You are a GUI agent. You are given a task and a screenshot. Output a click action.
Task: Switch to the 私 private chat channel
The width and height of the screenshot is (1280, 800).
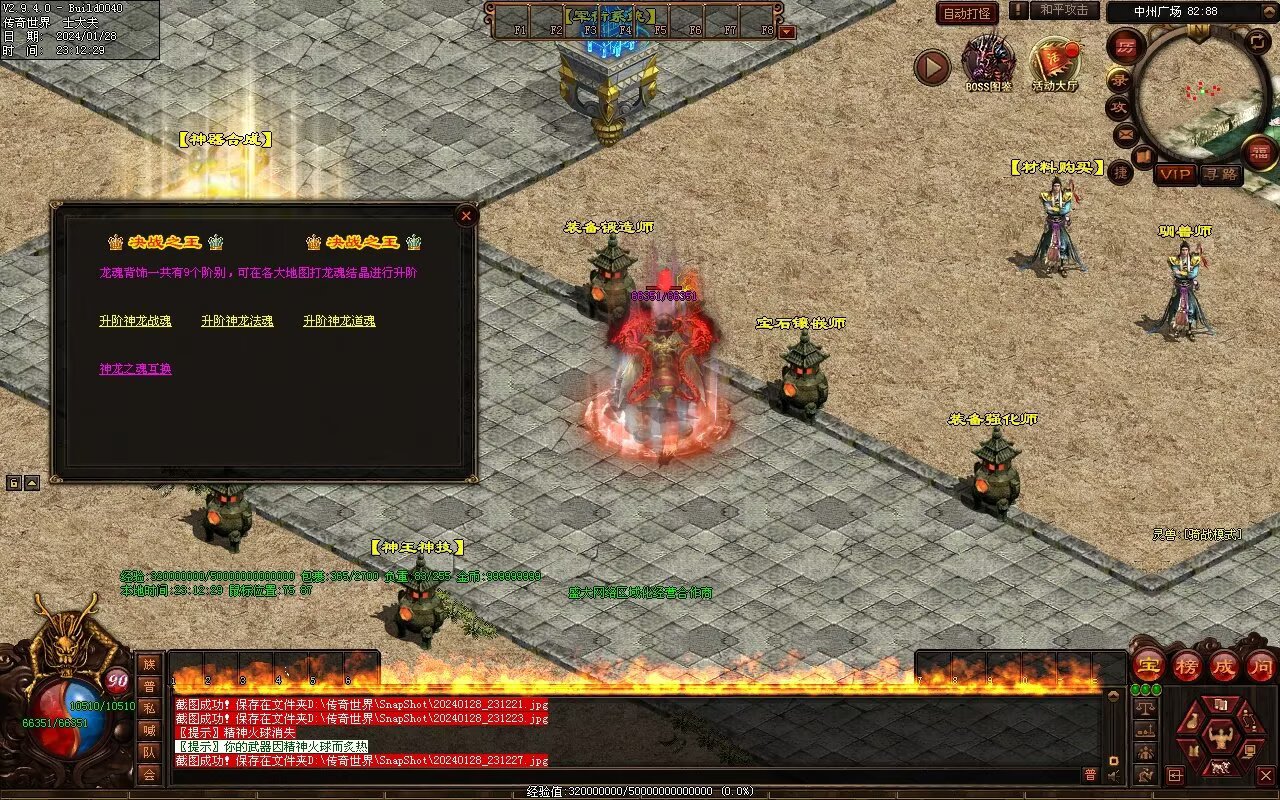(x=148, y=708)
